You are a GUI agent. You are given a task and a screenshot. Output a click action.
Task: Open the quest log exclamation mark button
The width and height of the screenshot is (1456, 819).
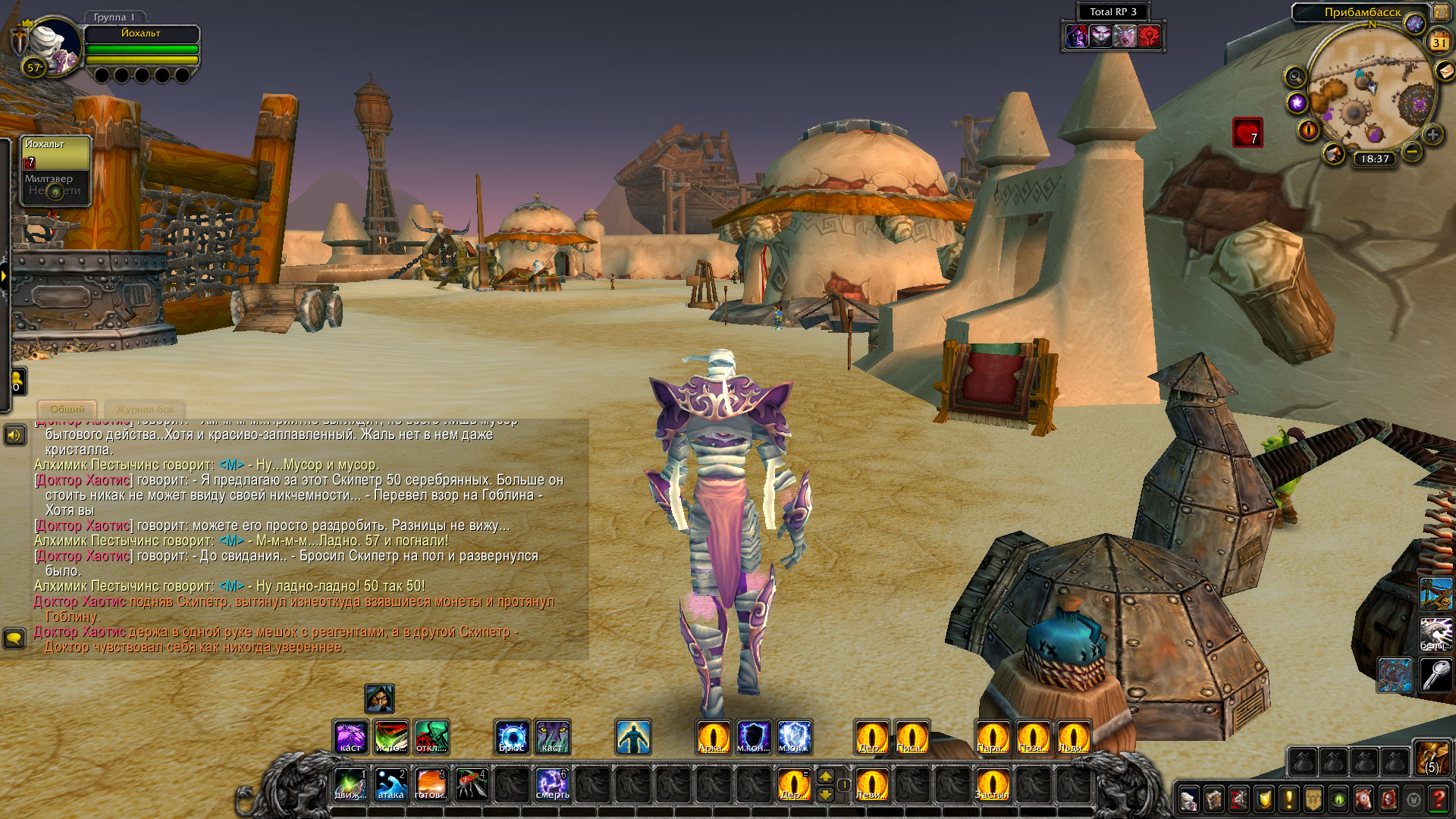click(x=1288, y=799)
